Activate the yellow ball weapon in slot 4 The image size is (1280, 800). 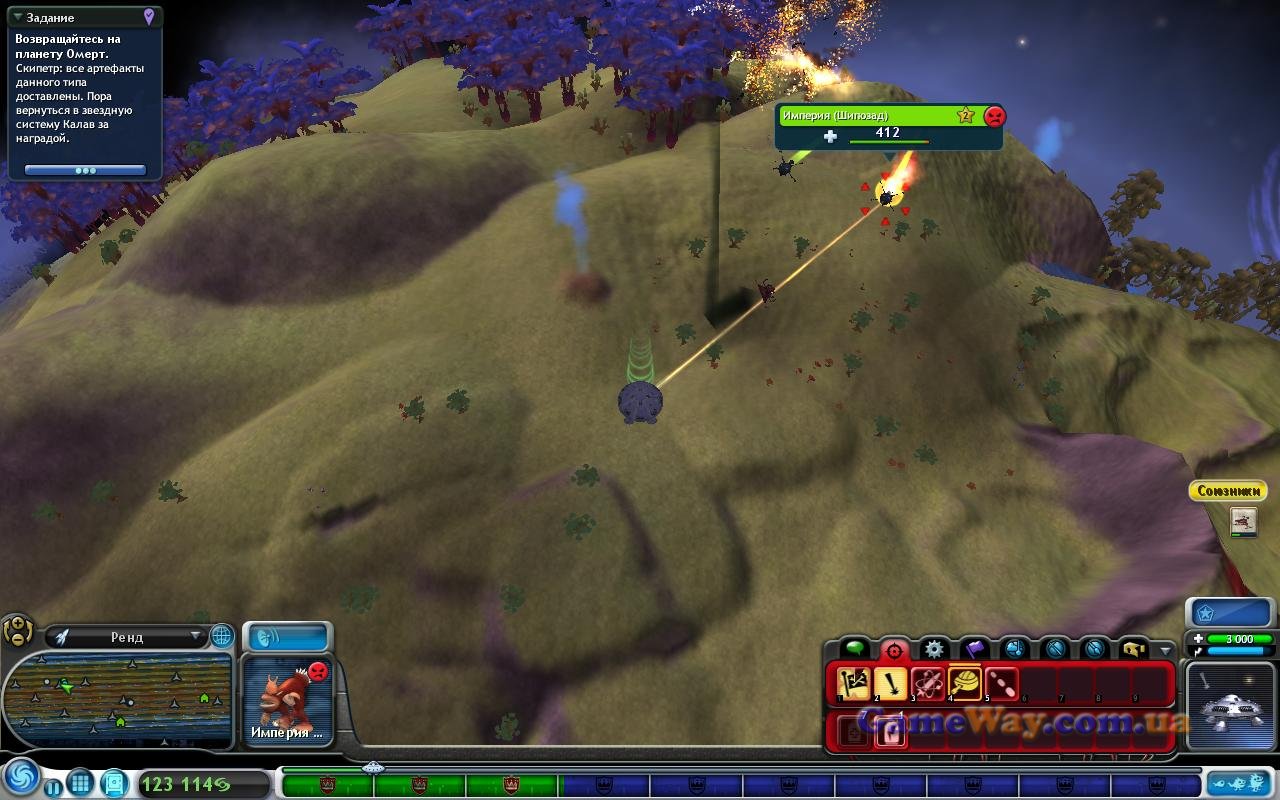coord(965,685)
